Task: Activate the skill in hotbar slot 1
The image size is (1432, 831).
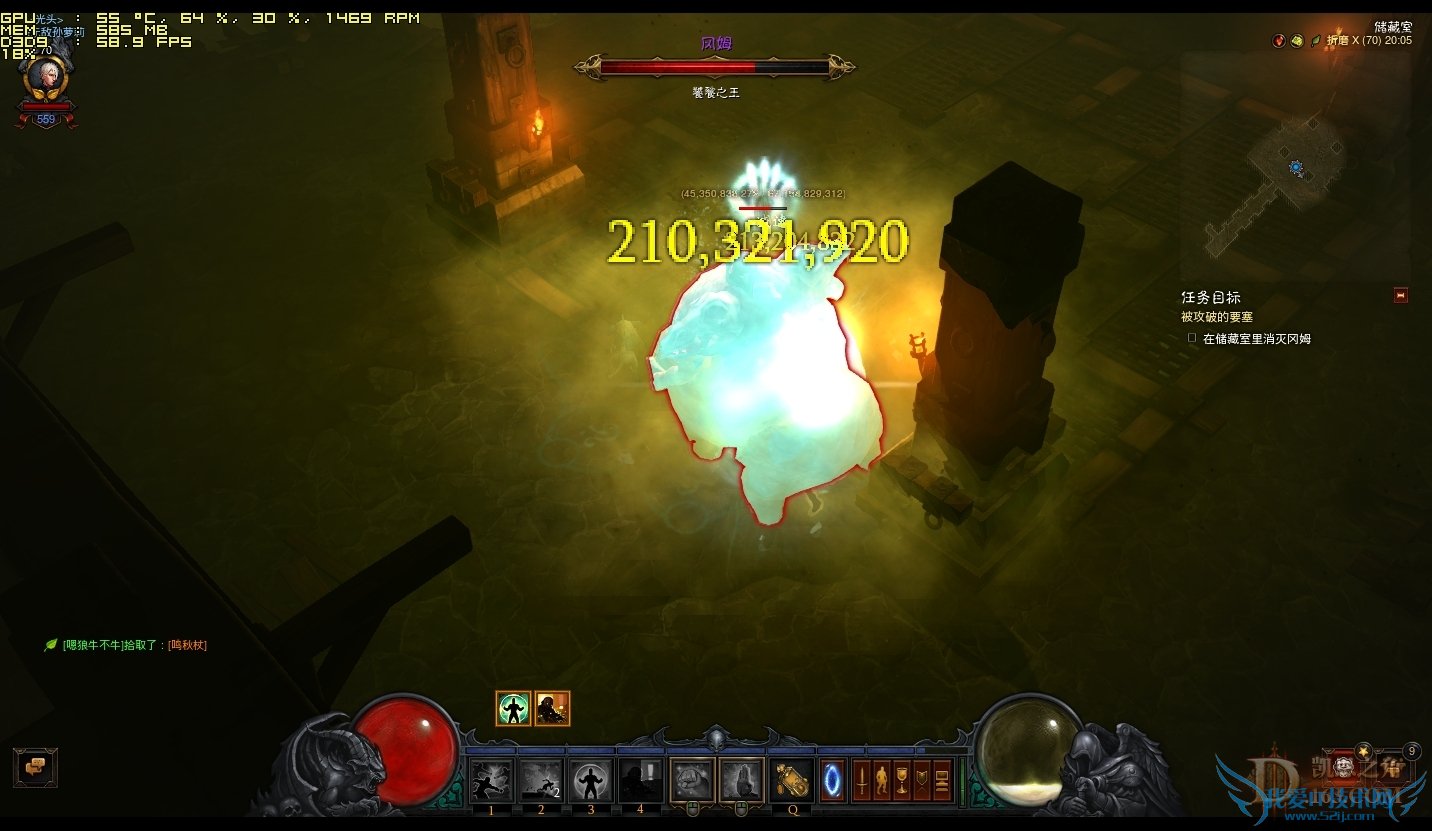Action: click(491, 781)
